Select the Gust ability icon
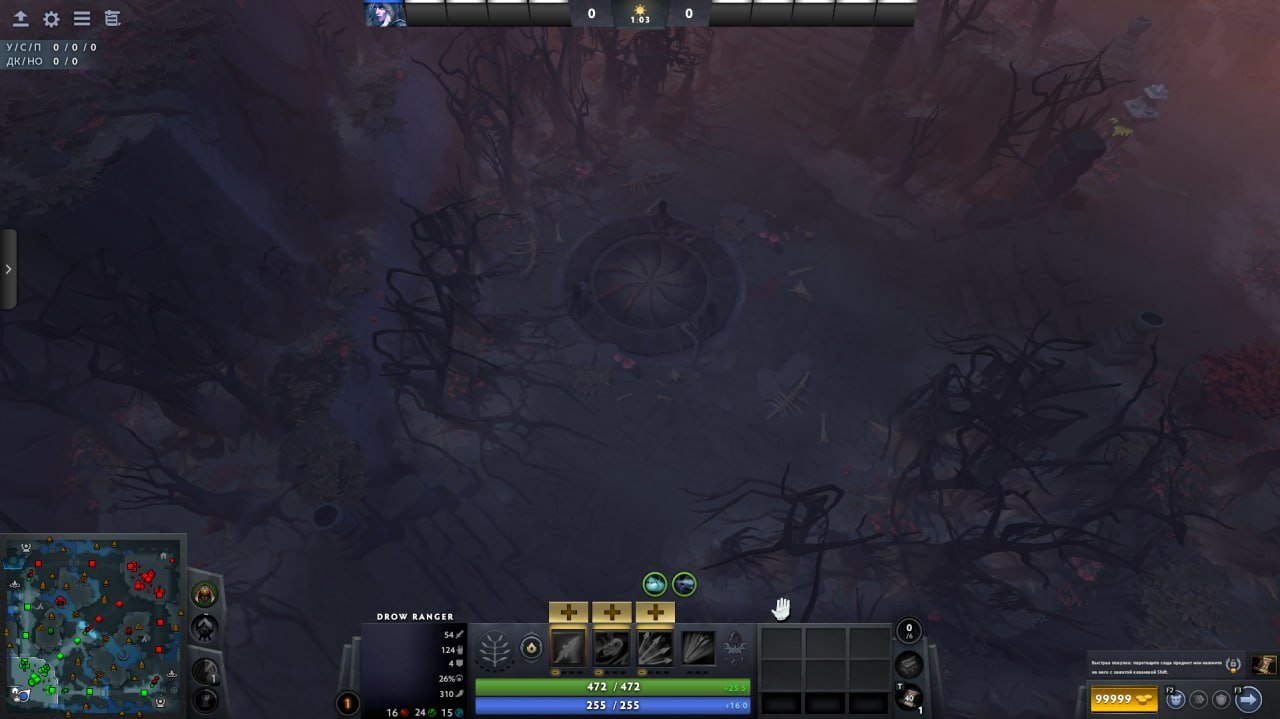This screenshot has width=1280, height=719. [611, 648]
